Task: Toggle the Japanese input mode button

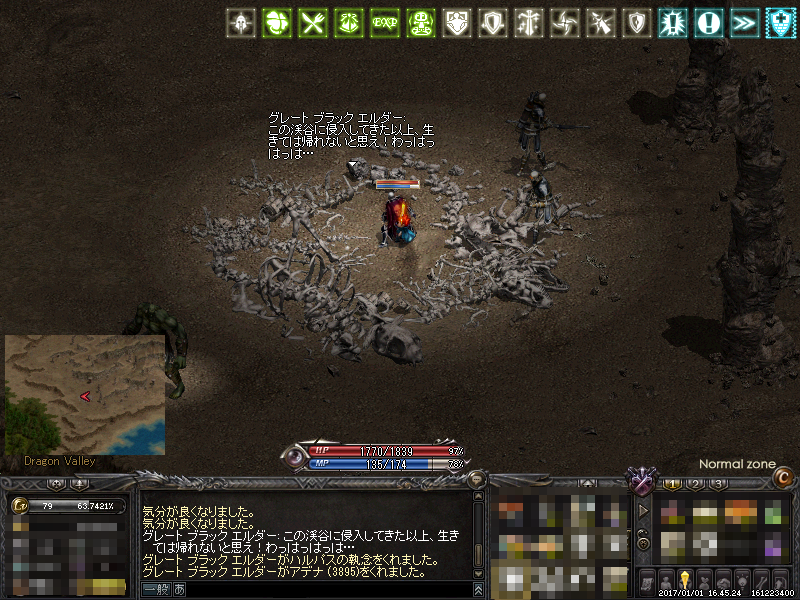Action: coord(179,589)
